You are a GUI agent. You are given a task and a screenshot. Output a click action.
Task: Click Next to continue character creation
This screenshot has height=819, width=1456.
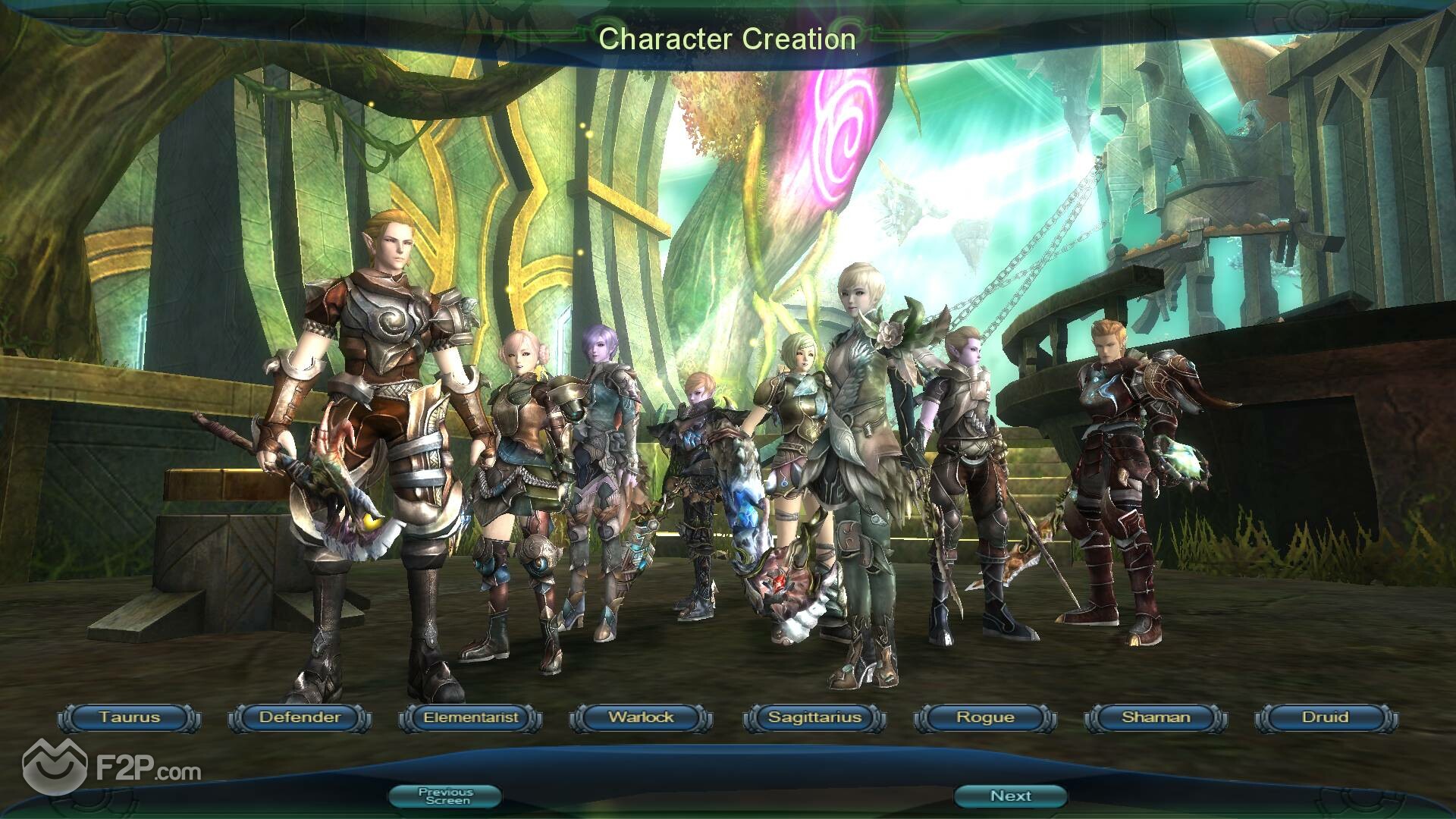1010,795
